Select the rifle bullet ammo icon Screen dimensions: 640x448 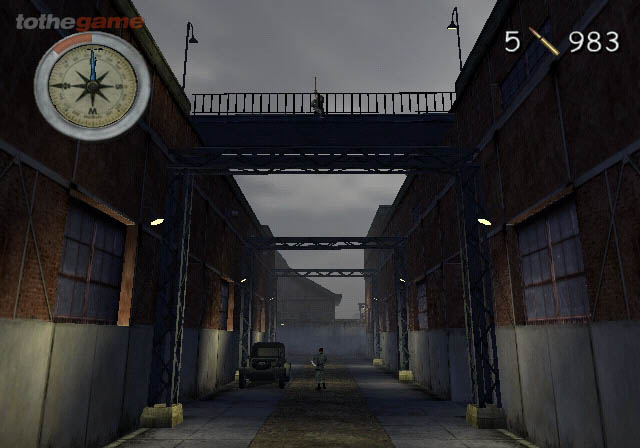[545, 41]
